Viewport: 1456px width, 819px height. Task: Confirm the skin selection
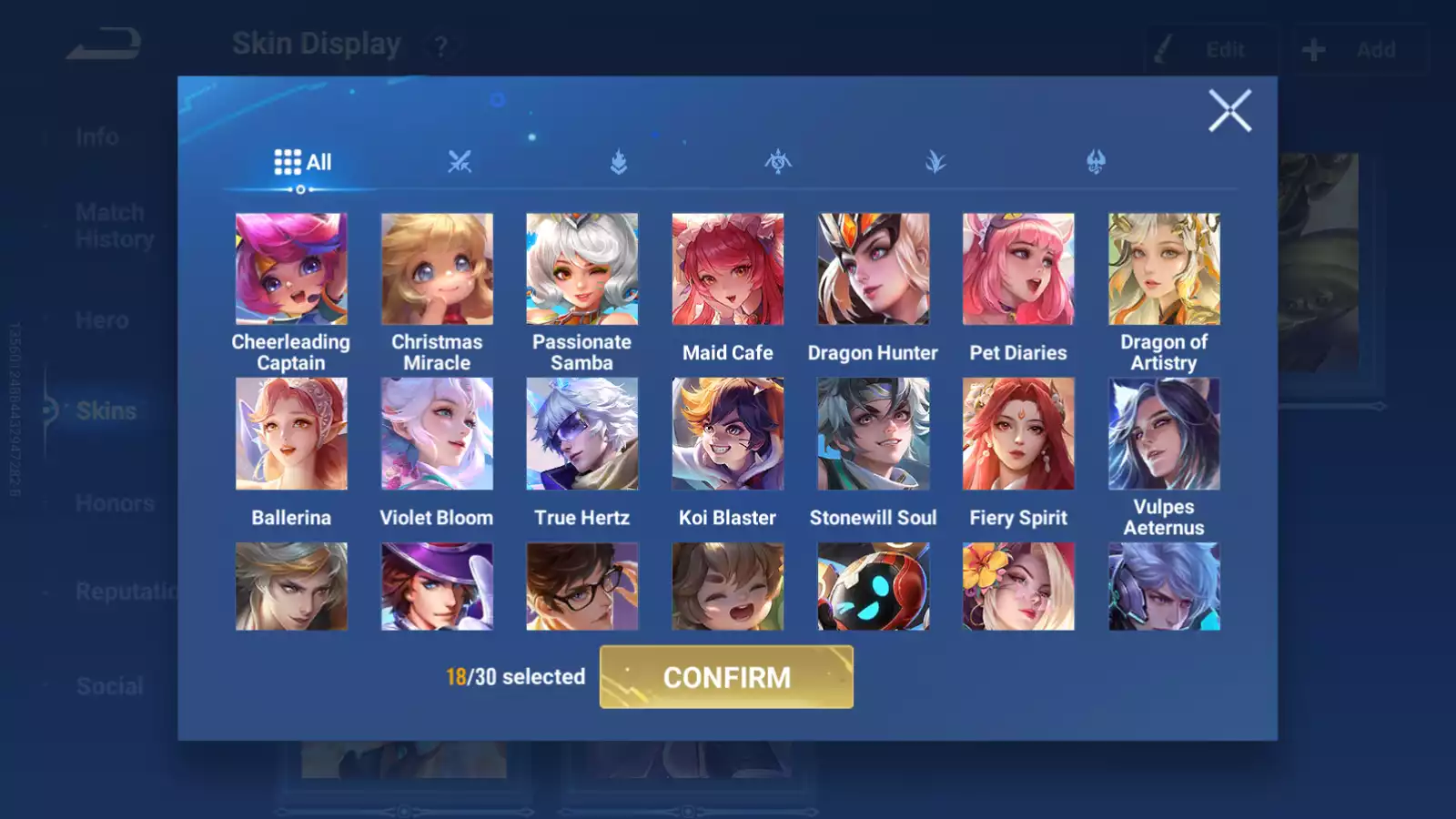726,677
